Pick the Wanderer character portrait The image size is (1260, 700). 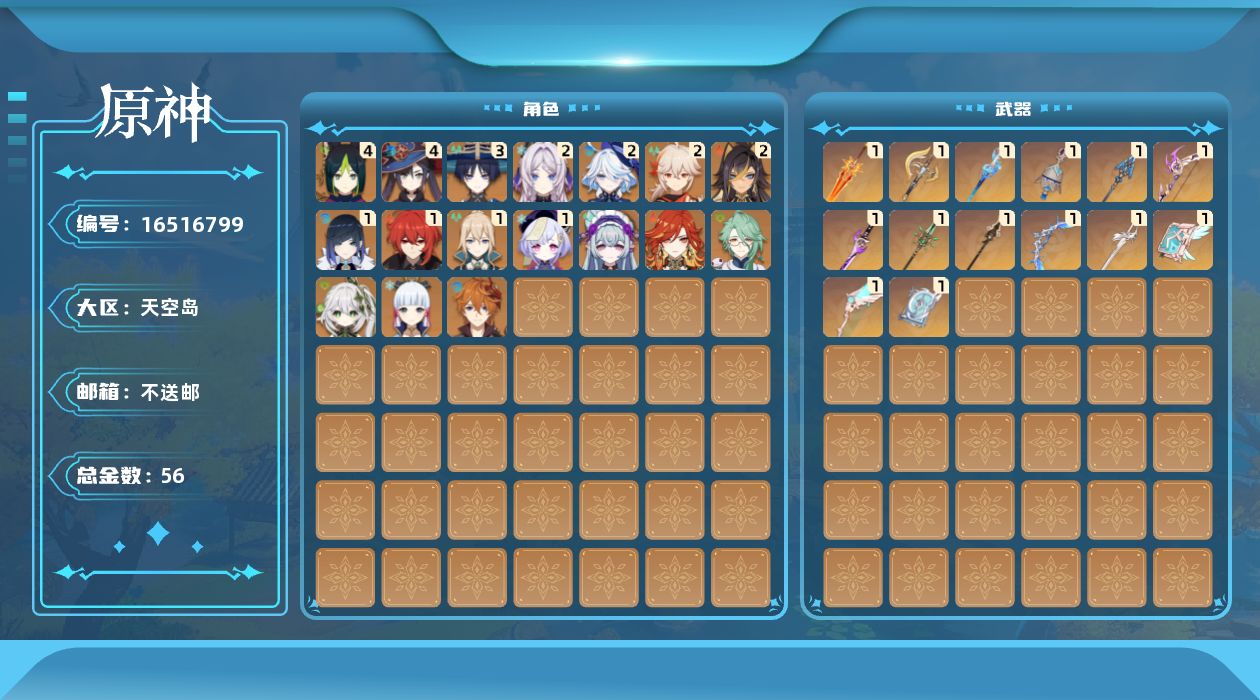(x=478, y=172)
